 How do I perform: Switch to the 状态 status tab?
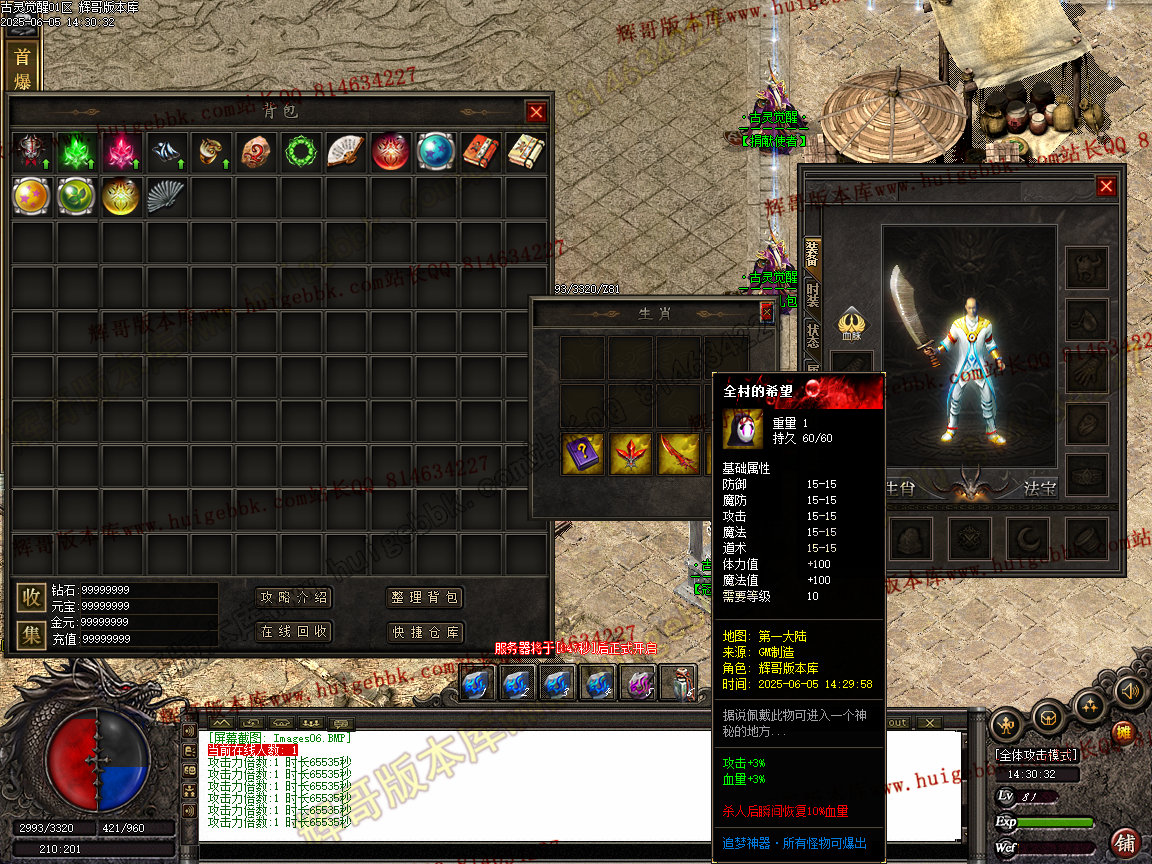pyautogui.click(x=812, y=335)
